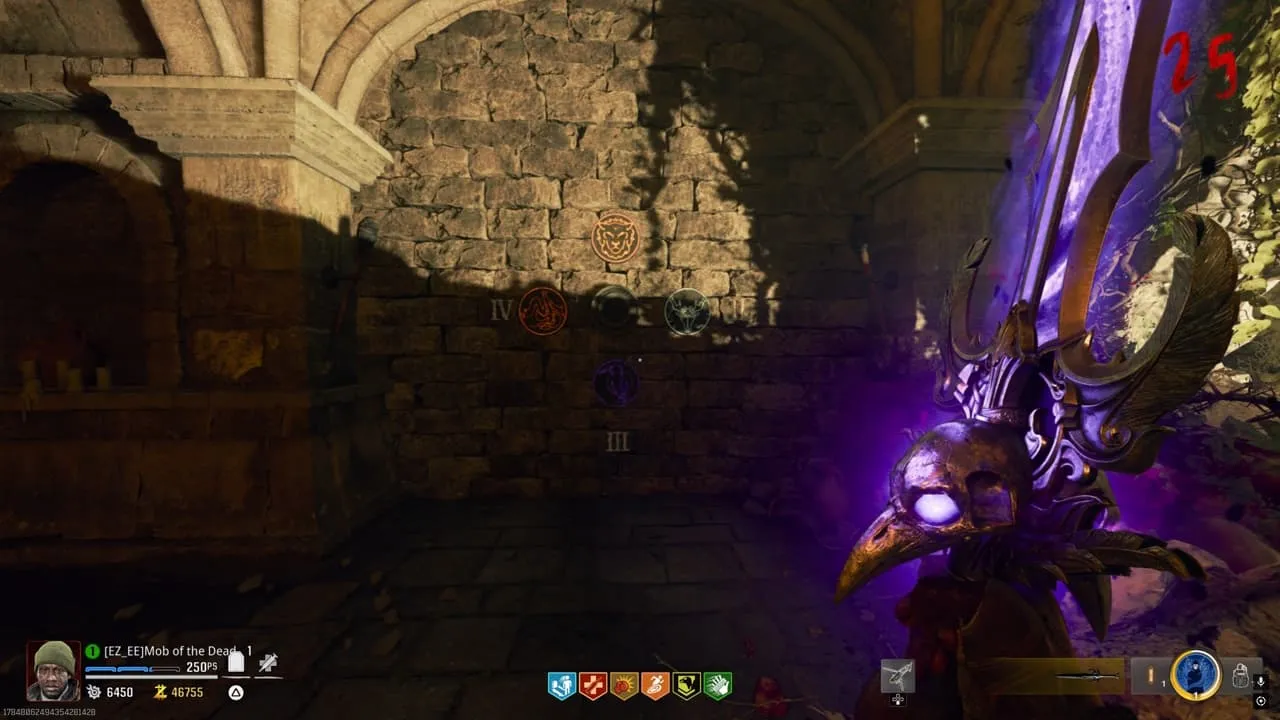The image size is (1280, 720).
Task: Select the orange tactical equipment slot
Action: click(x=1150, y=676)
